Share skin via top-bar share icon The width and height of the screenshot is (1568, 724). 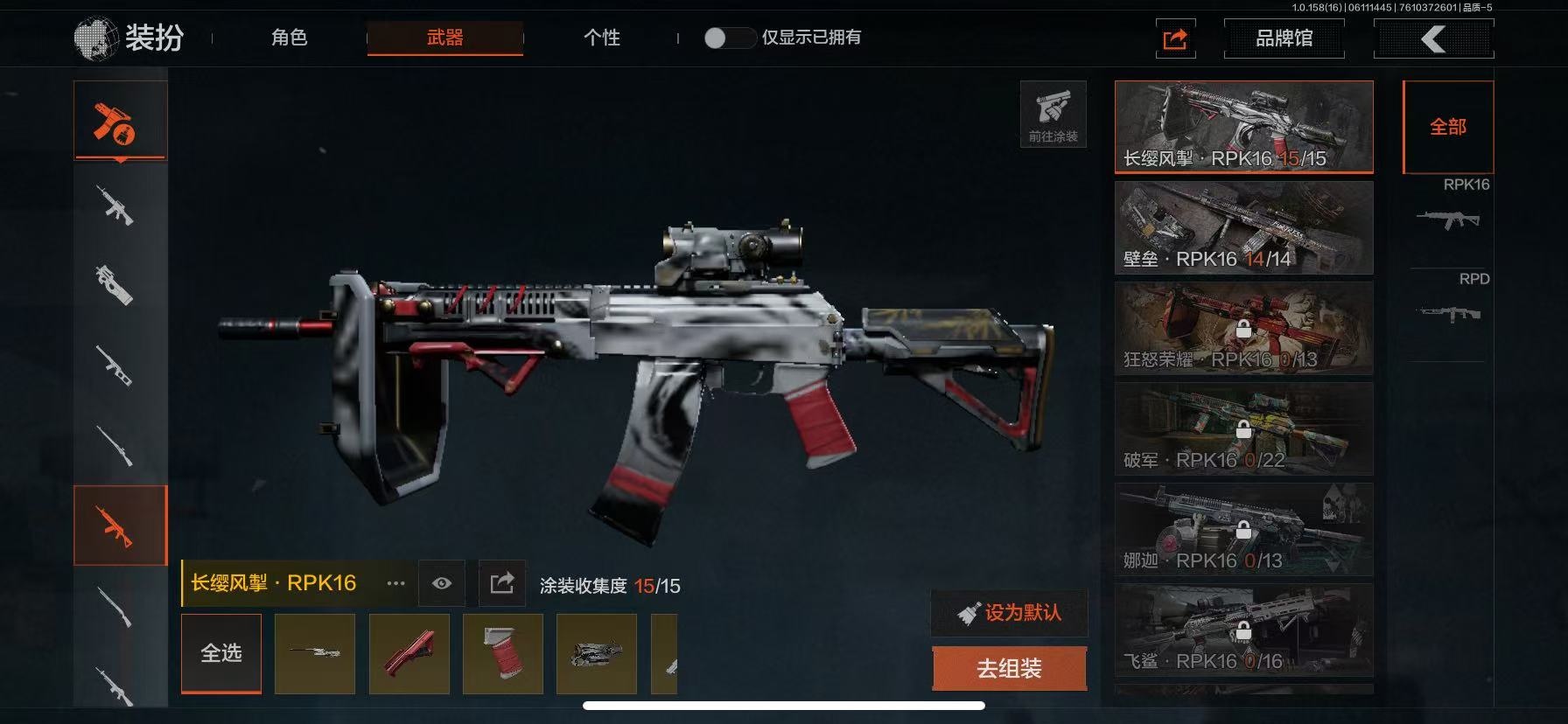click(1175, 38)
